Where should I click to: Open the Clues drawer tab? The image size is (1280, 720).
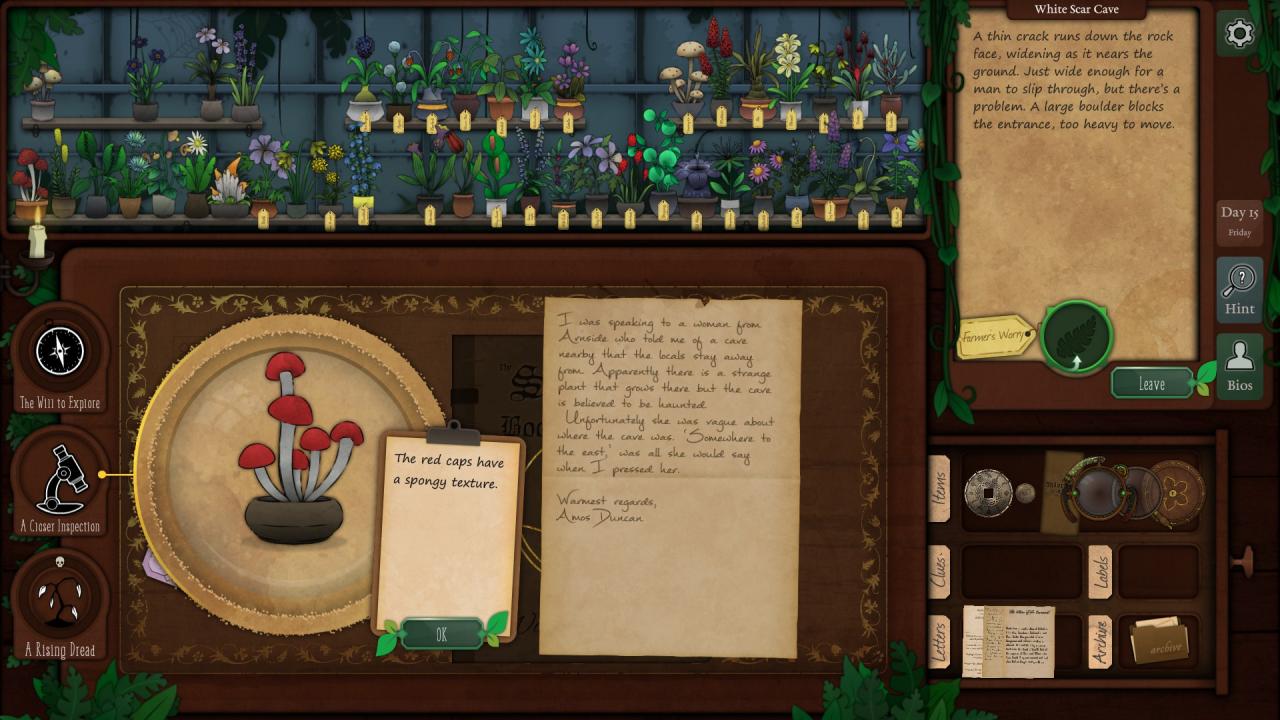tap(939, 572)
